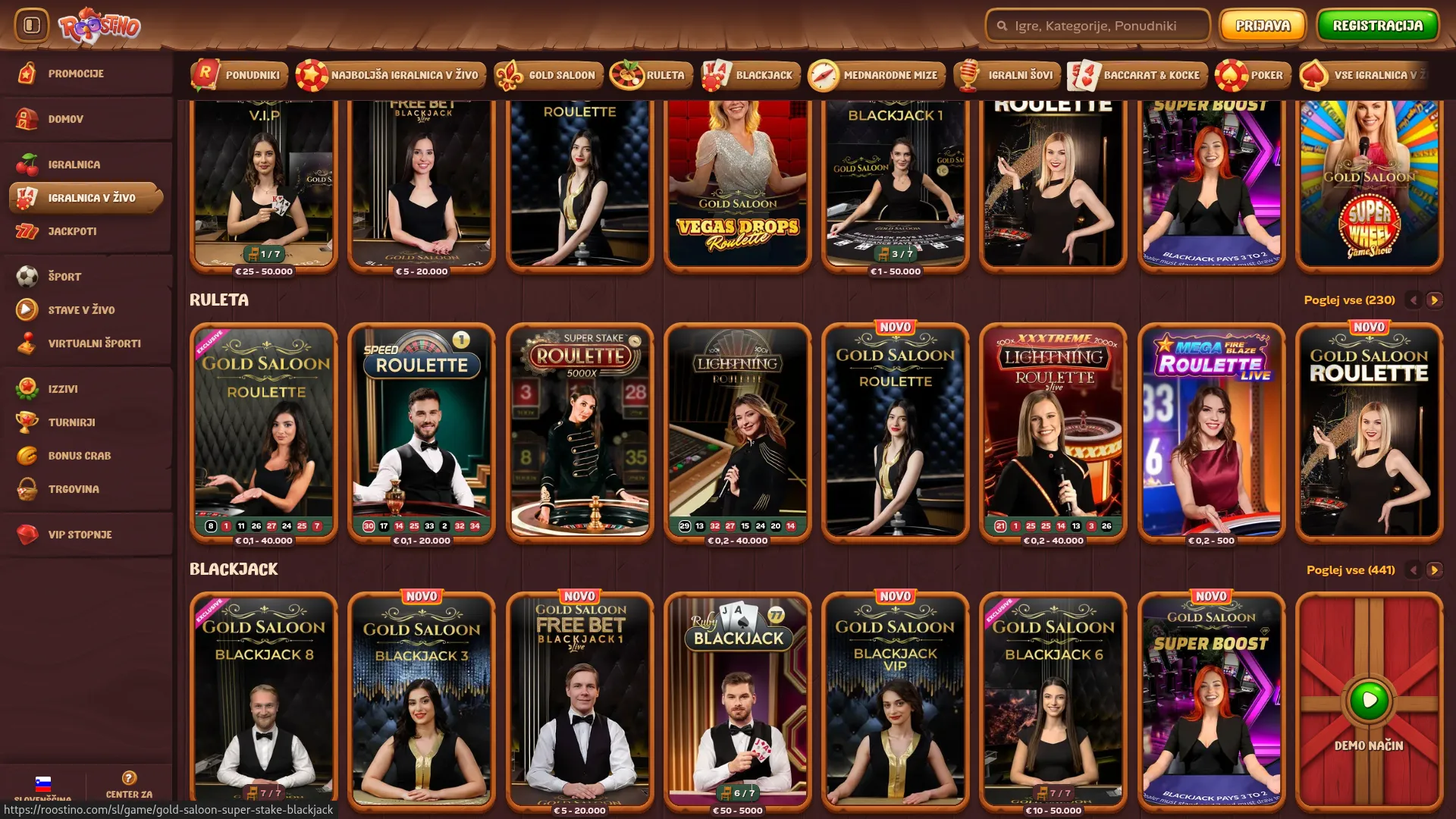View all 230 roulette games
This screenshot has height=819, width=1456.
[1349, 300]
